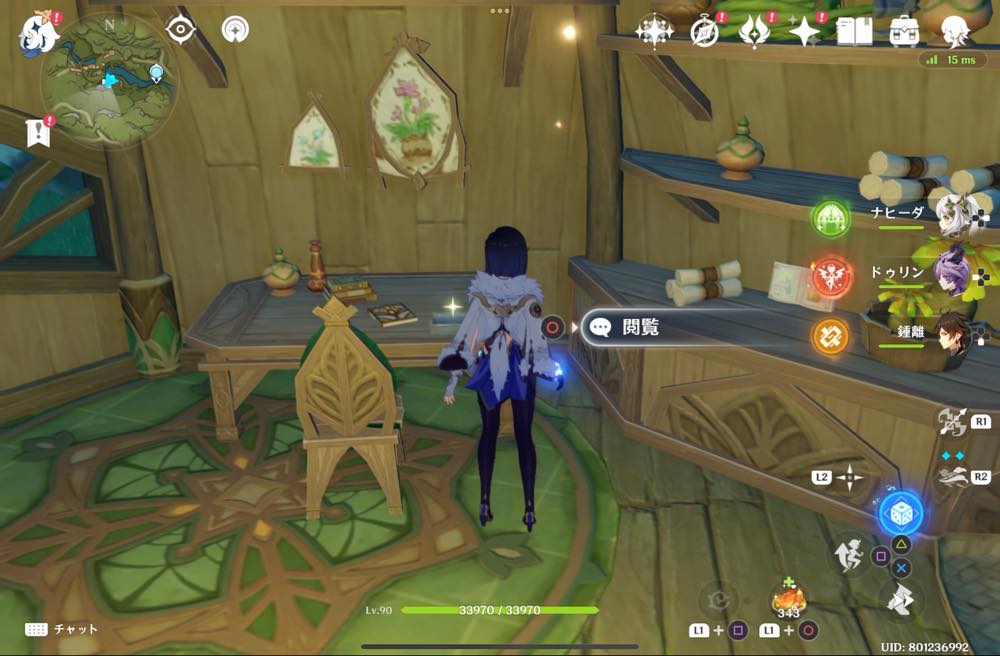Viewport: 1000px width, 656px height.
Task: Open the flame-shaped emblem icon
Action: pos(752,32)
